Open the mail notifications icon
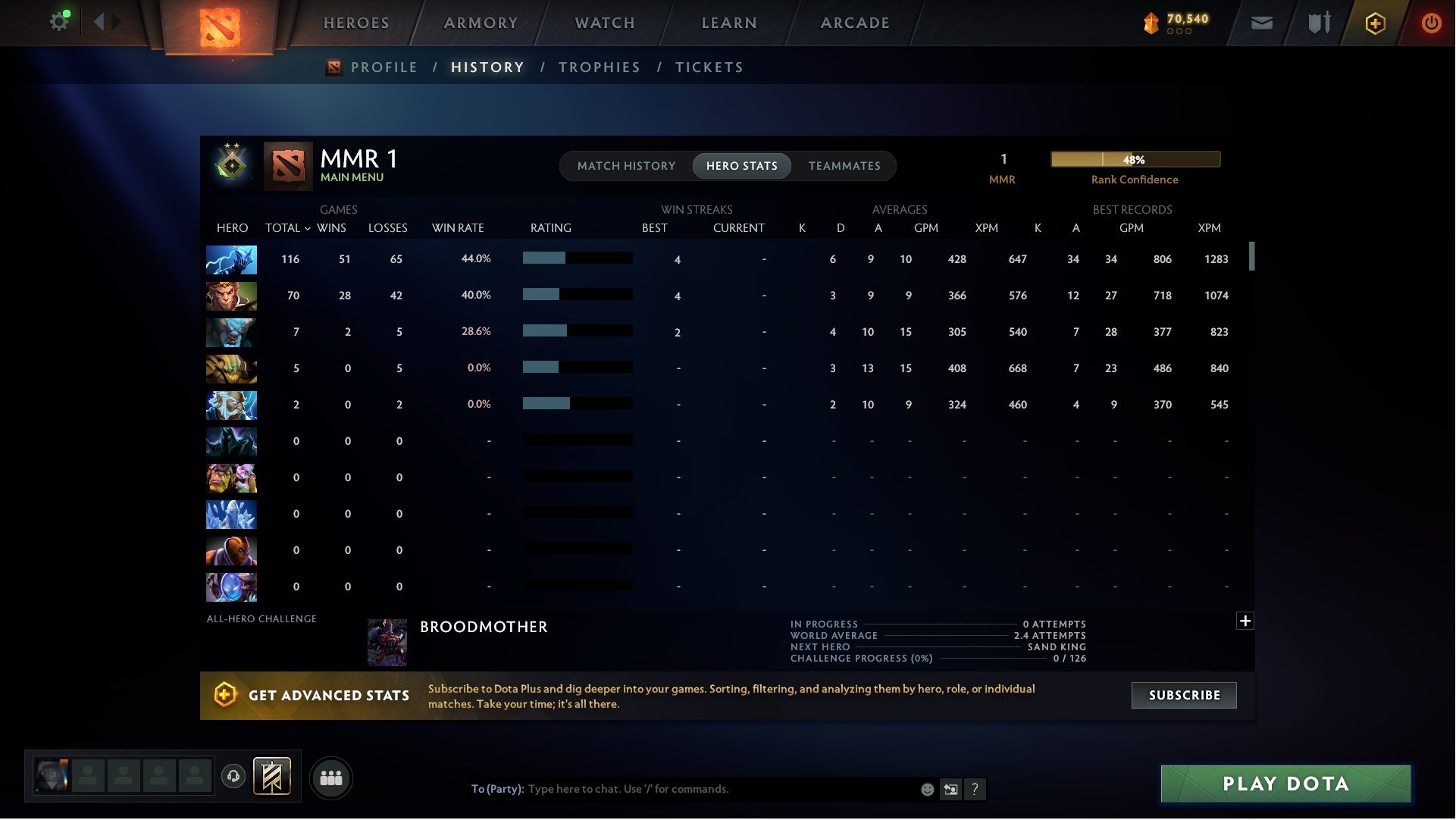1456x820 pixels. click(1263, 23)
